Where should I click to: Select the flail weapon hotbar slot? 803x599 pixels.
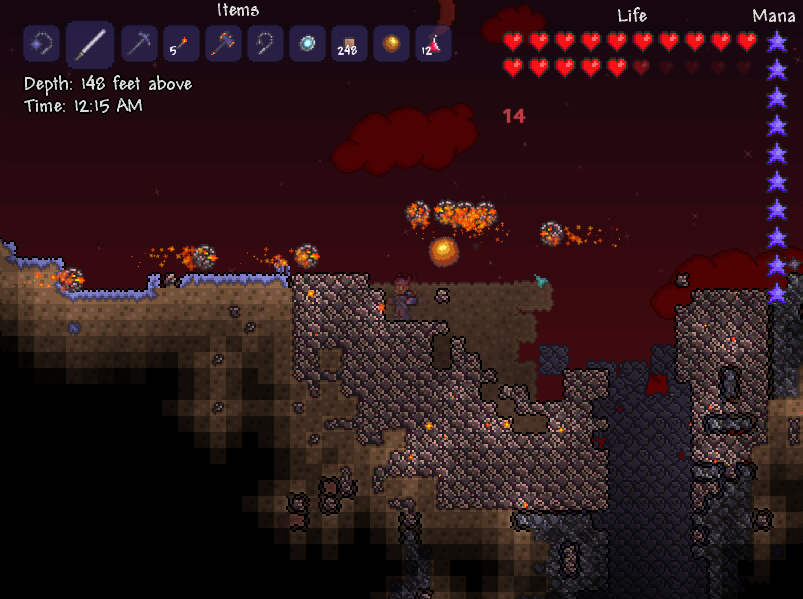(41, 45)
